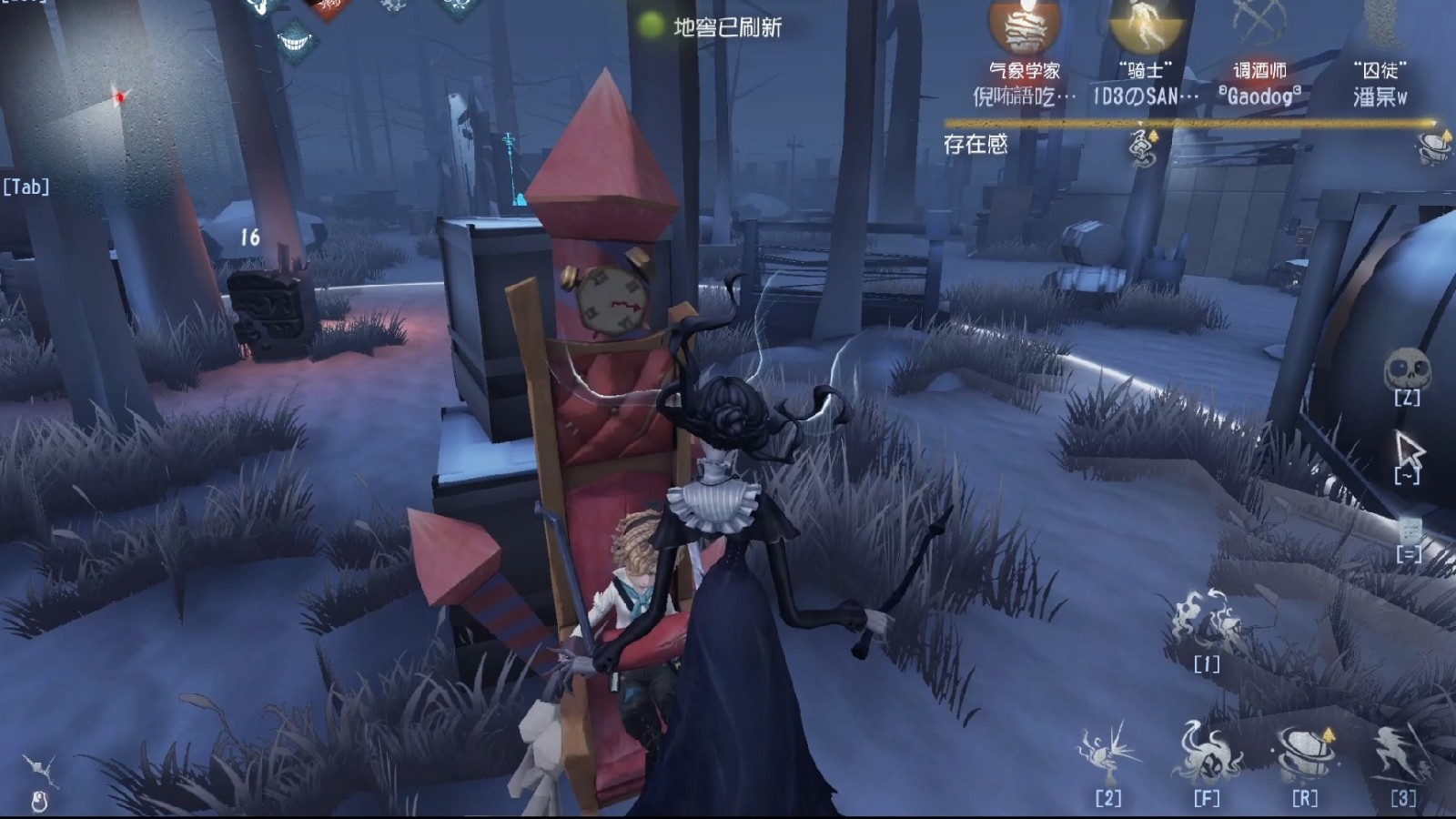Click the skull icon above [Z]
Screen dimensions: 1456x819
coord(1408,368)
